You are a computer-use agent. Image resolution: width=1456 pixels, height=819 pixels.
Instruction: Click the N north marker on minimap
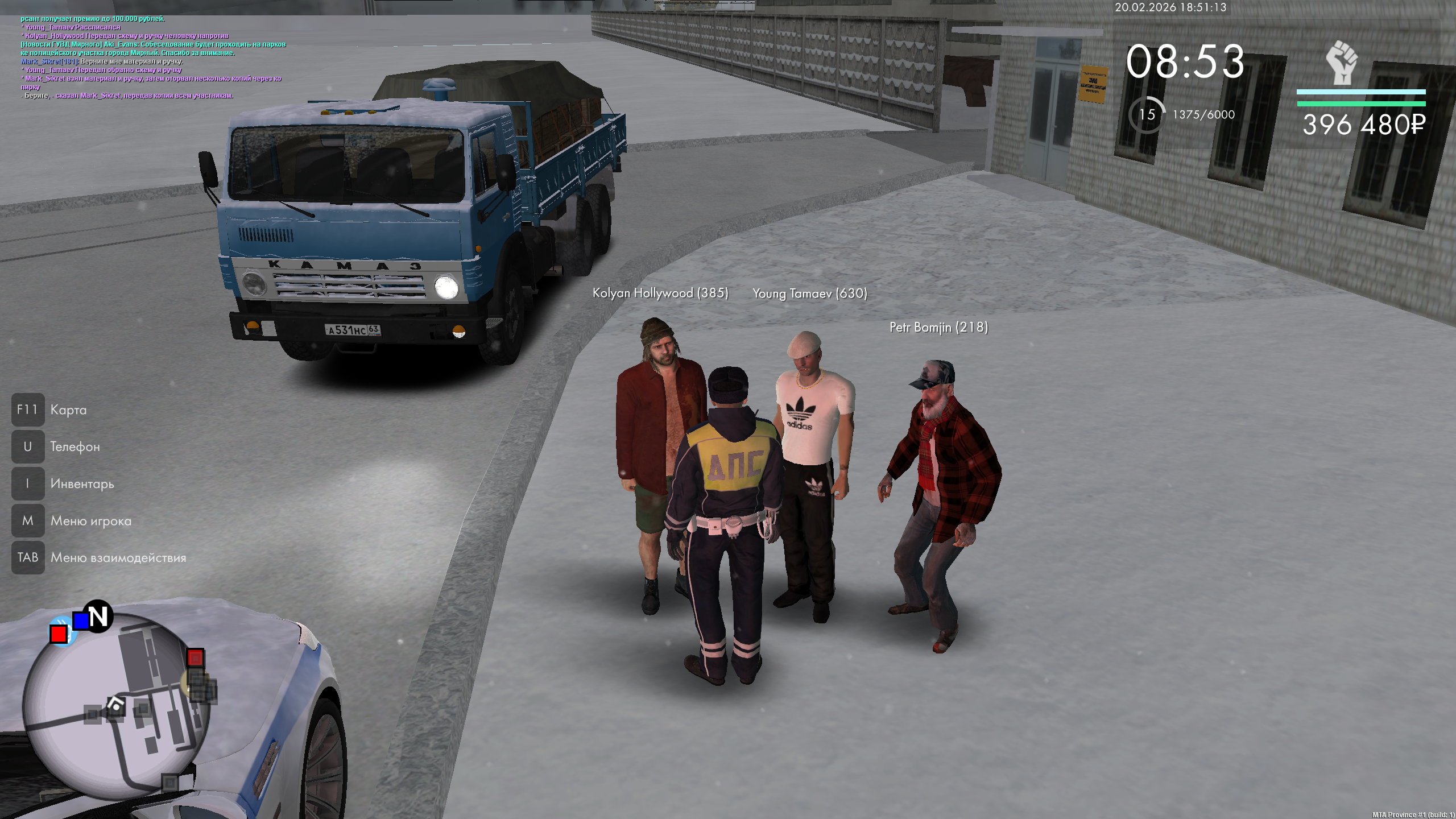[x=98, y=616]
